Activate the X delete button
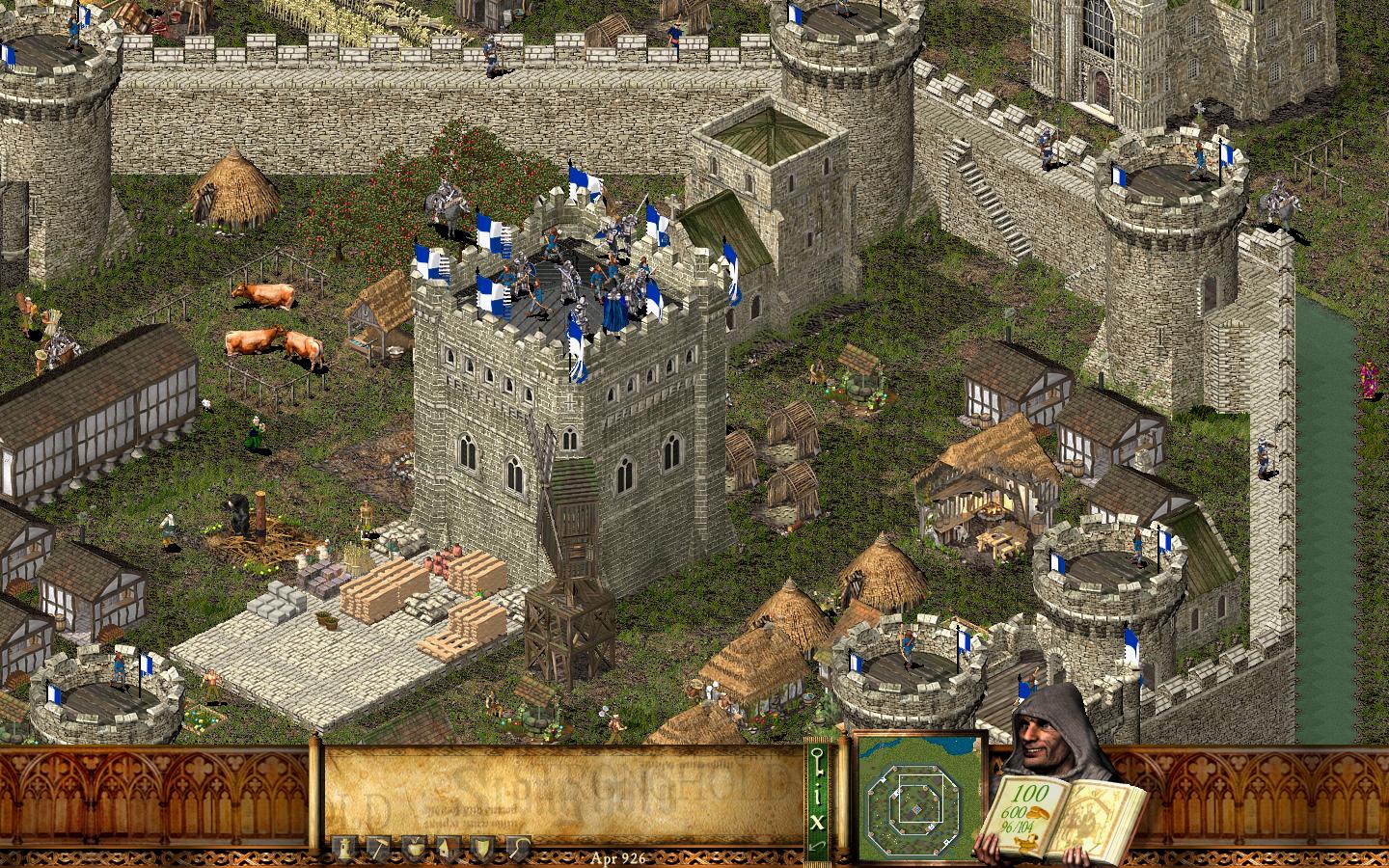The image size is (1389, 868). tap(817, 821)
